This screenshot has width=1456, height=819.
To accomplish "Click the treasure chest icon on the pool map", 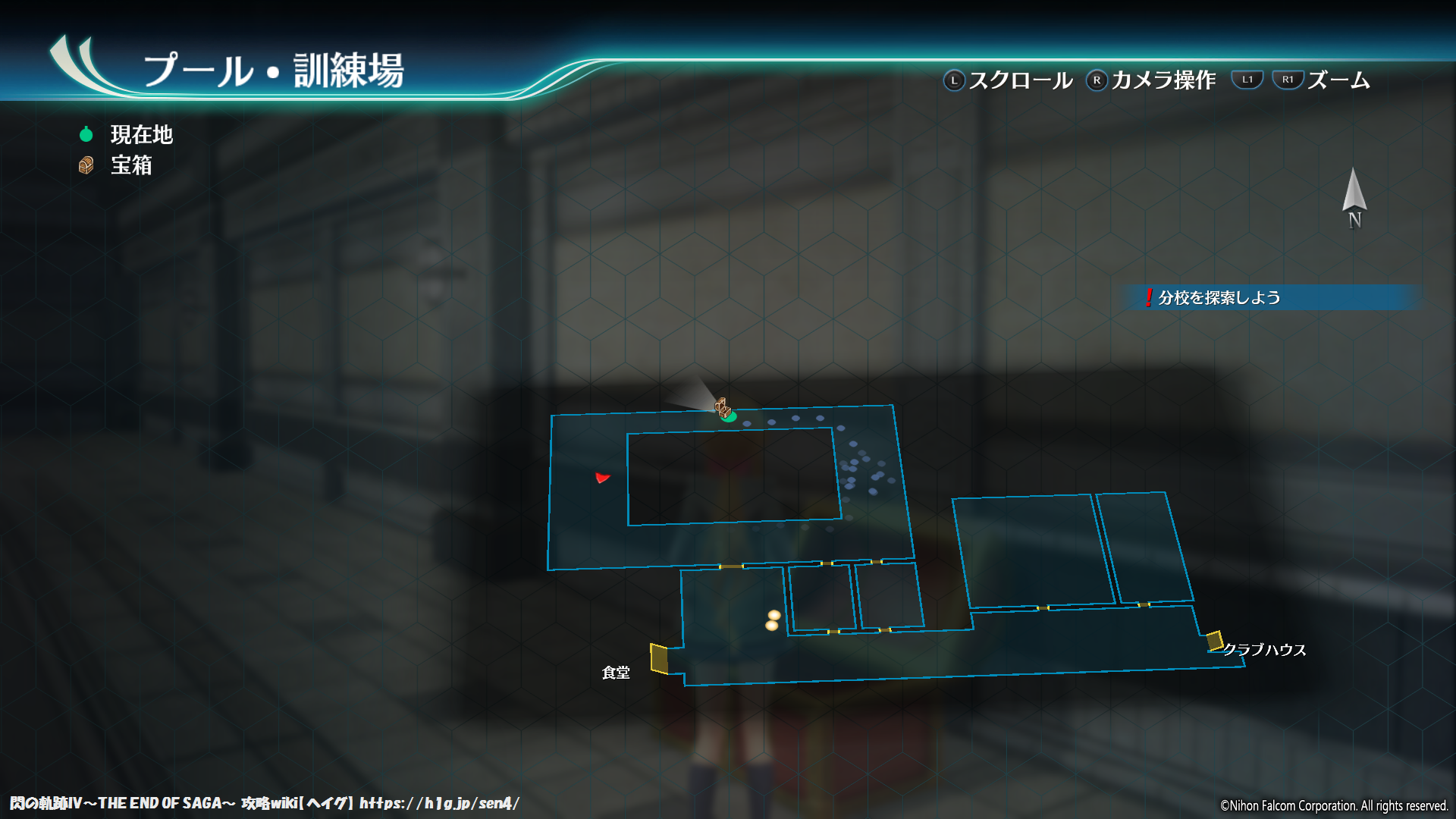I will pos(721,407).
